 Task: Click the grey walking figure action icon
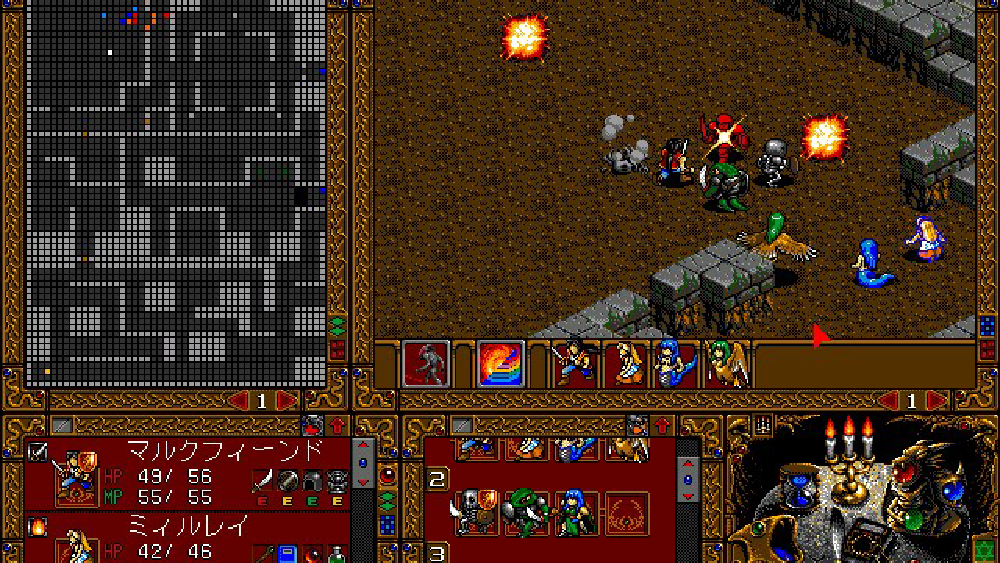click(x=426, y=362)
